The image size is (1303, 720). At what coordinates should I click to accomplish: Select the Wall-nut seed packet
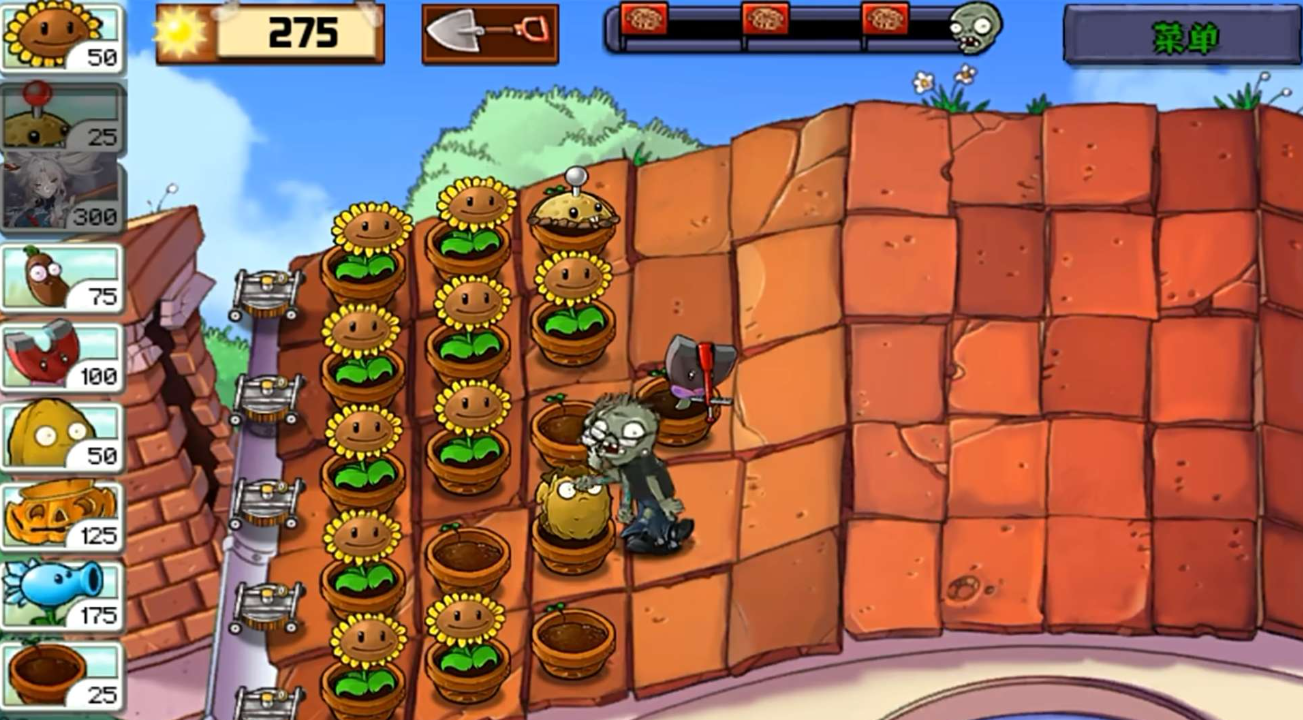coord(62,437)
